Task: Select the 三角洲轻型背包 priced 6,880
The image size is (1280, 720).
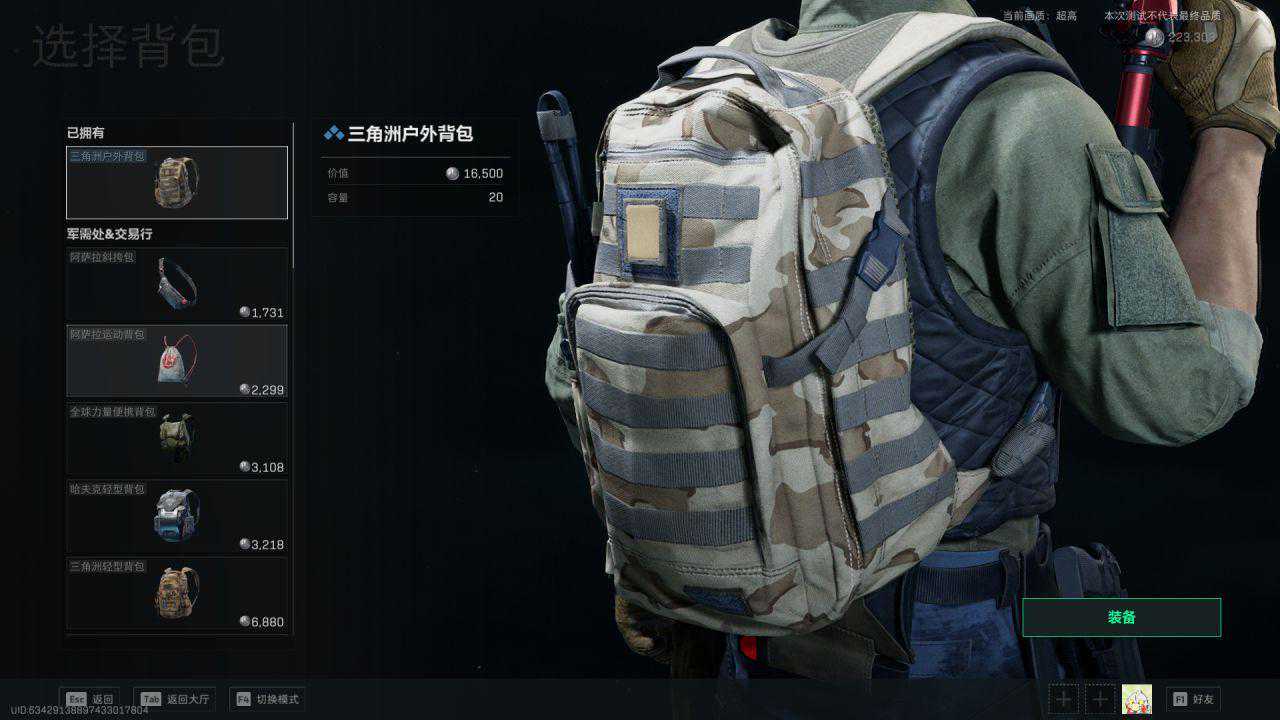Action: coord(177,593)
